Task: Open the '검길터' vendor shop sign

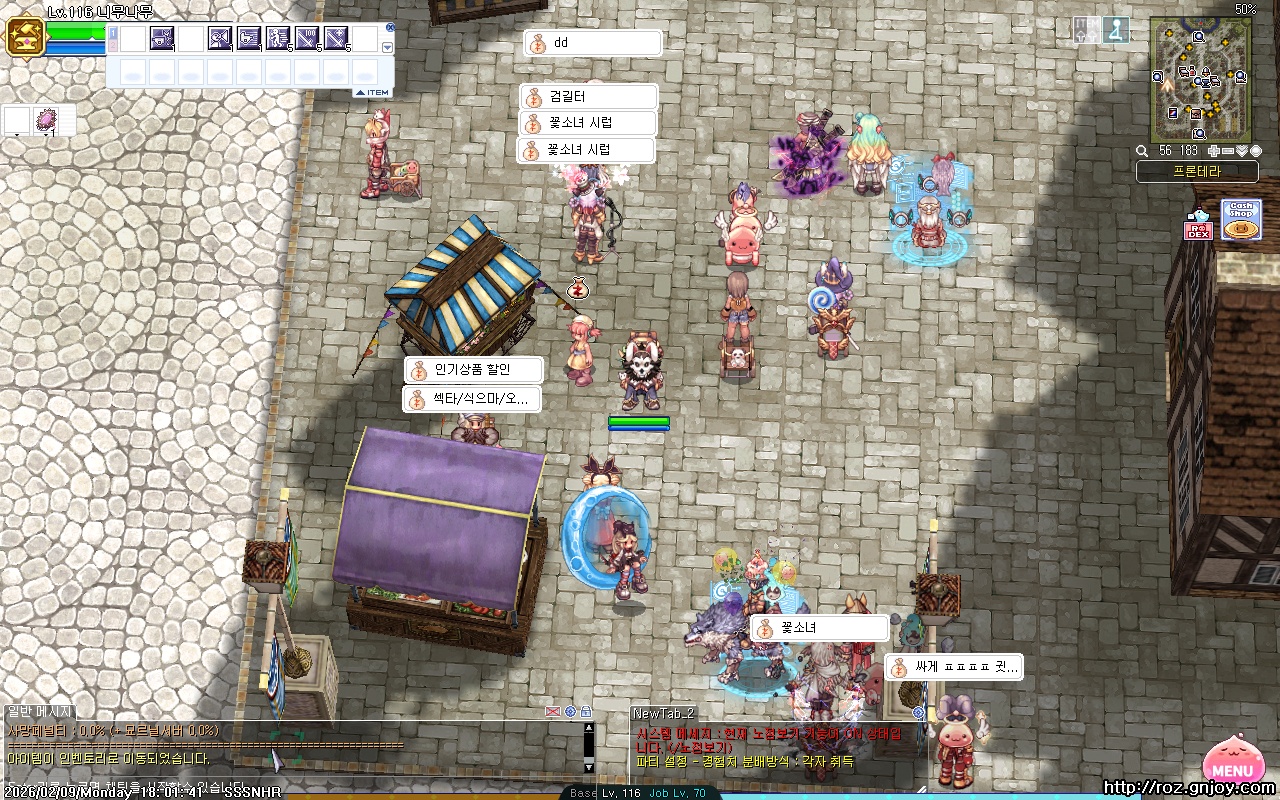Action: [x=589, y=97]
